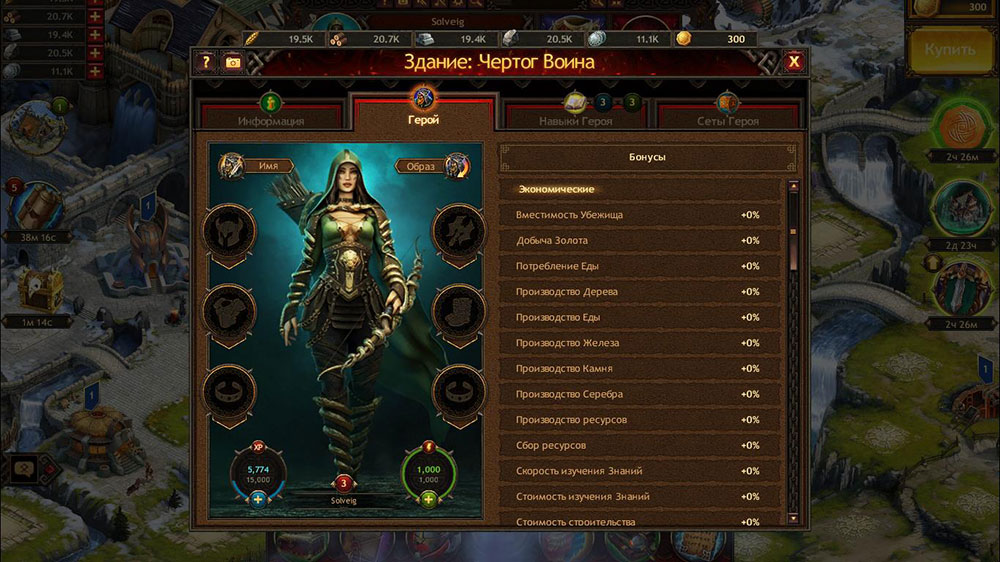1000x562 pixels.
Task: Click the Купить gold purchase button
Action: click(x=950, y=50)
